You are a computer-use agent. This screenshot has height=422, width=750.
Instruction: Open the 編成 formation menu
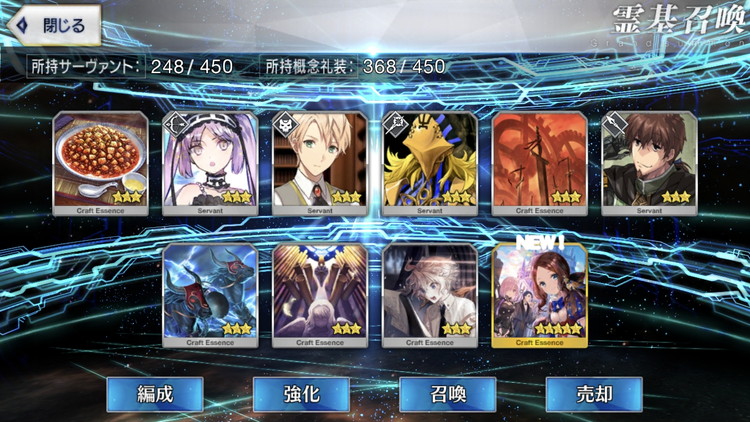click(x=154, y=394)
